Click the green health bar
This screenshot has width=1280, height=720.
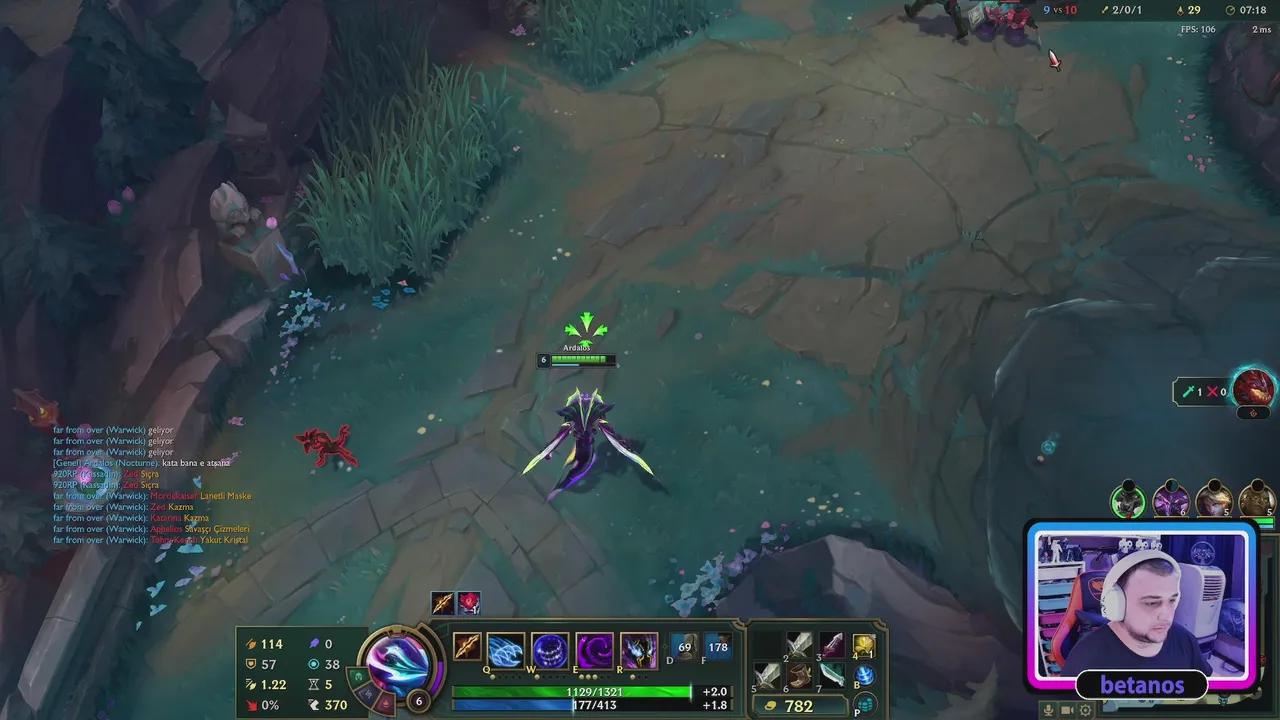[575, 690]
